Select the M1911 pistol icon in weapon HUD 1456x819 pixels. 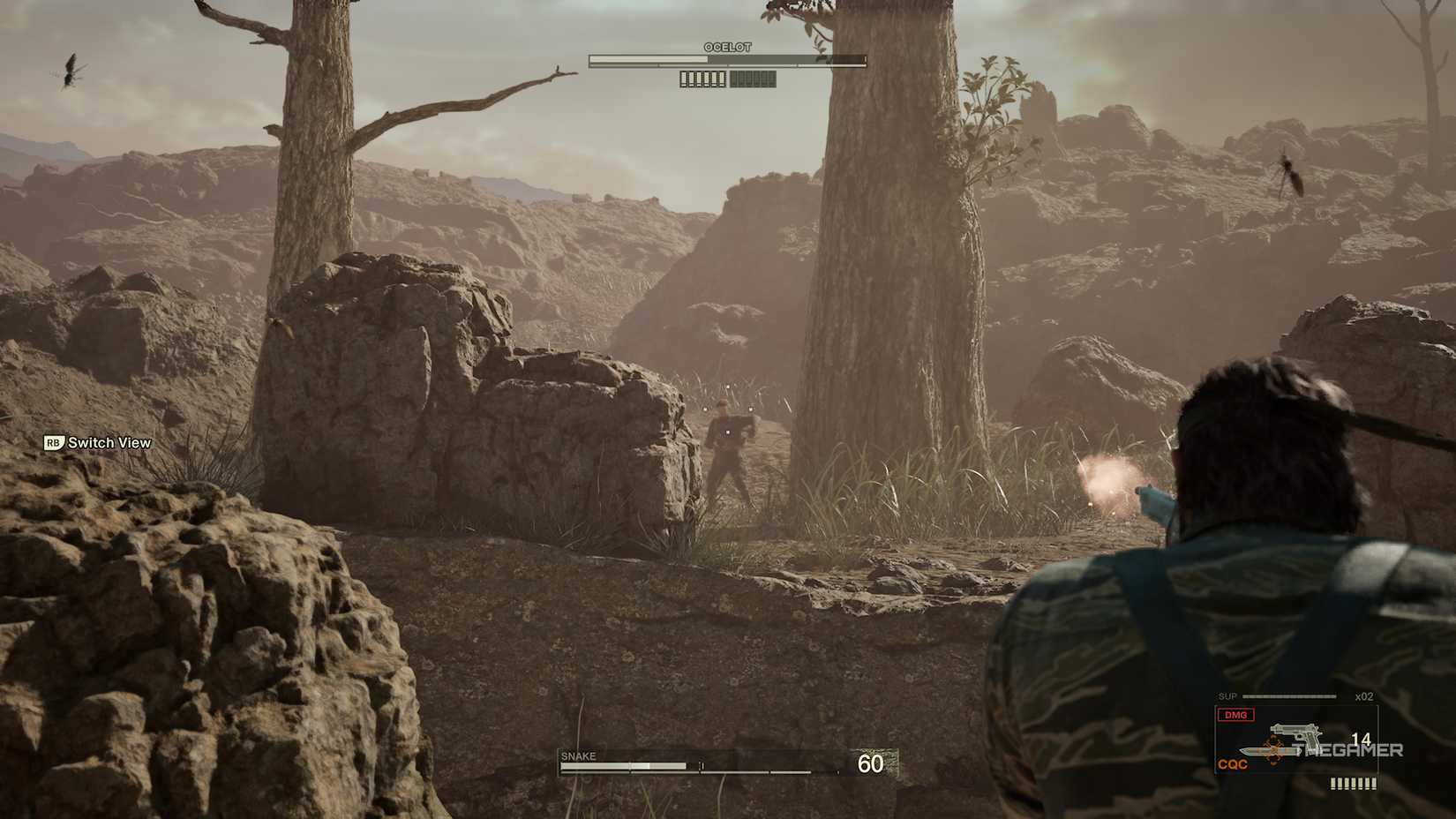[x=1295, y=732]
